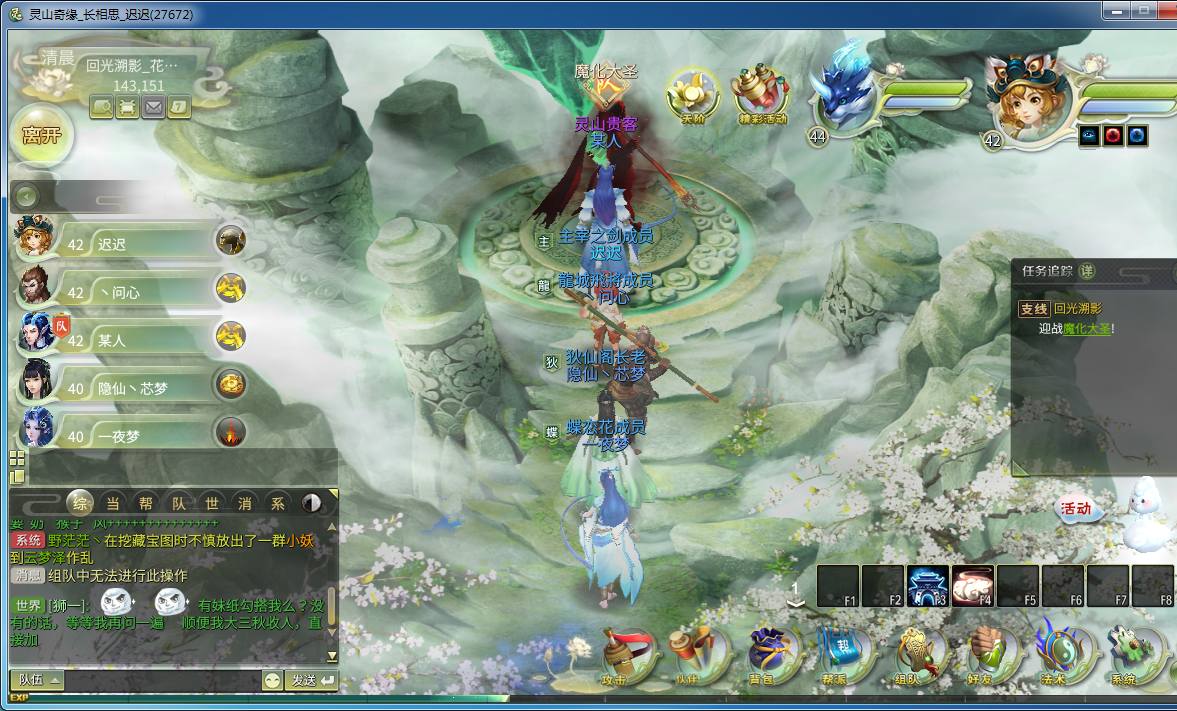This screenshot has height=711, width=1177.
Task: Open the smiley emoji picker in chat
Action: tap(272, 680)
